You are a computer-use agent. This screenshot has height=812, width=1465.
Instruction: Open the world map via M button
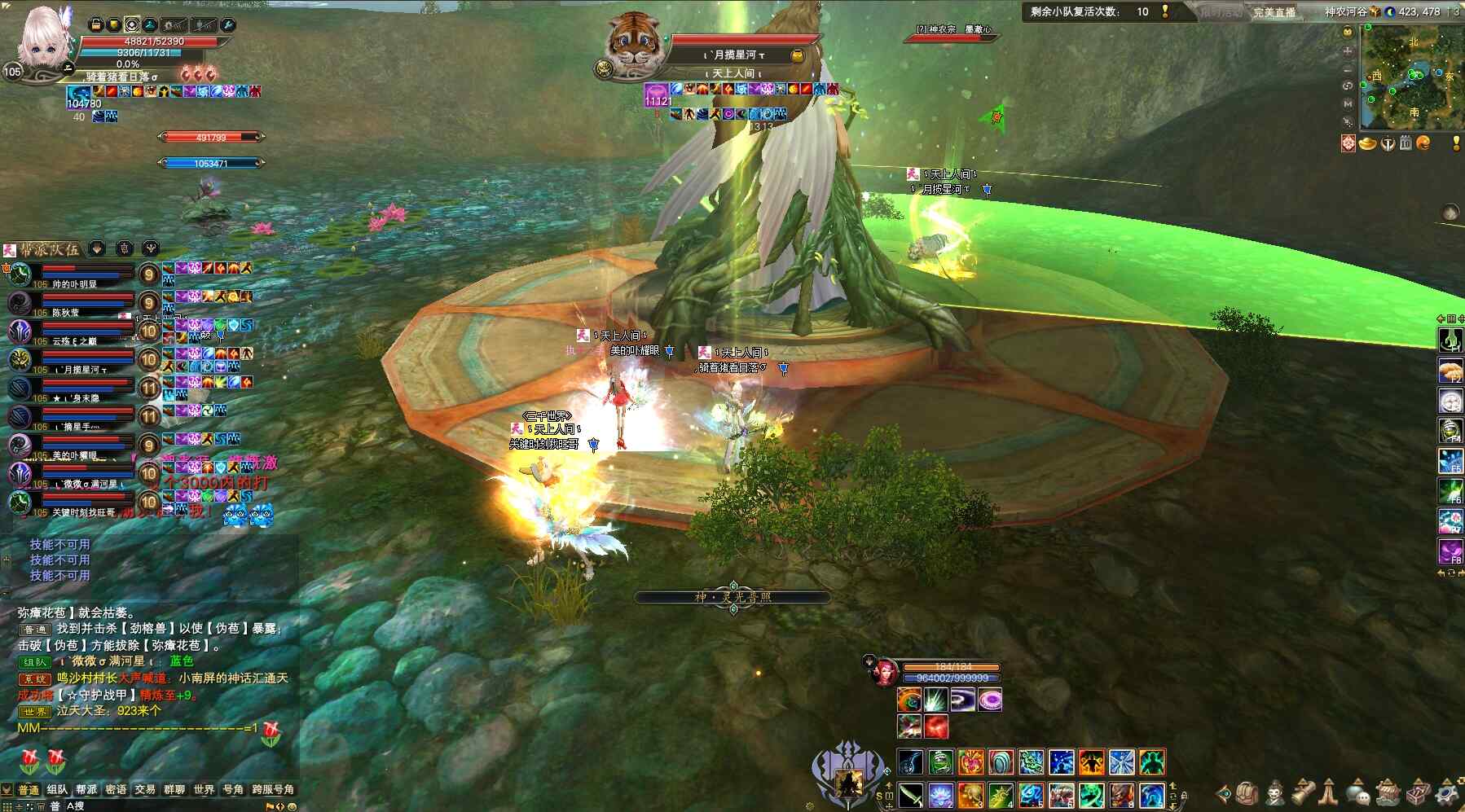1348,103
